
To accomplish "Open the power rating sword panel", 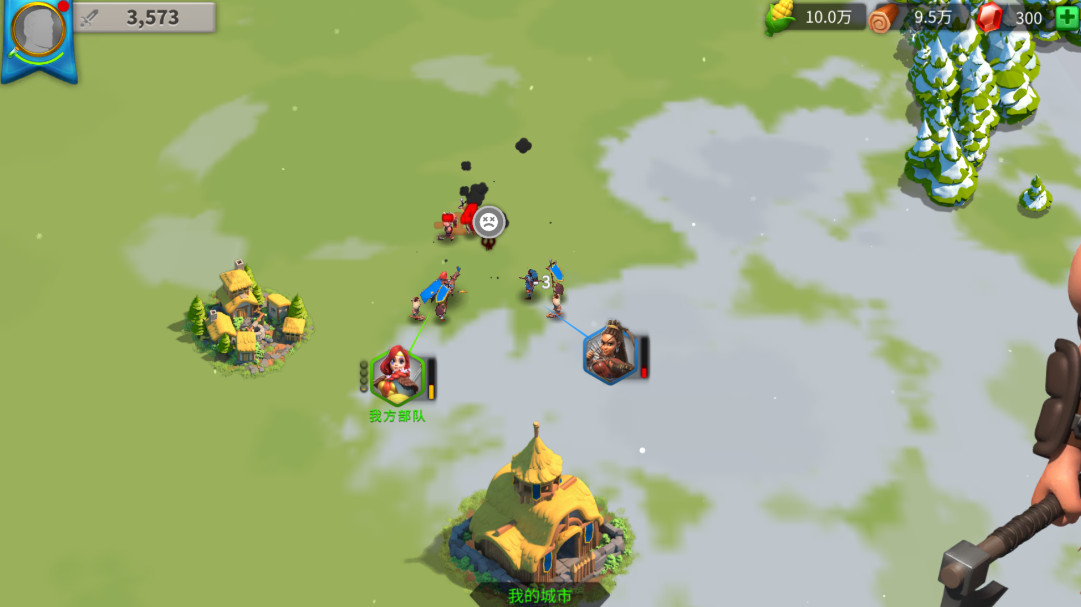I will (x=146, y=17).
